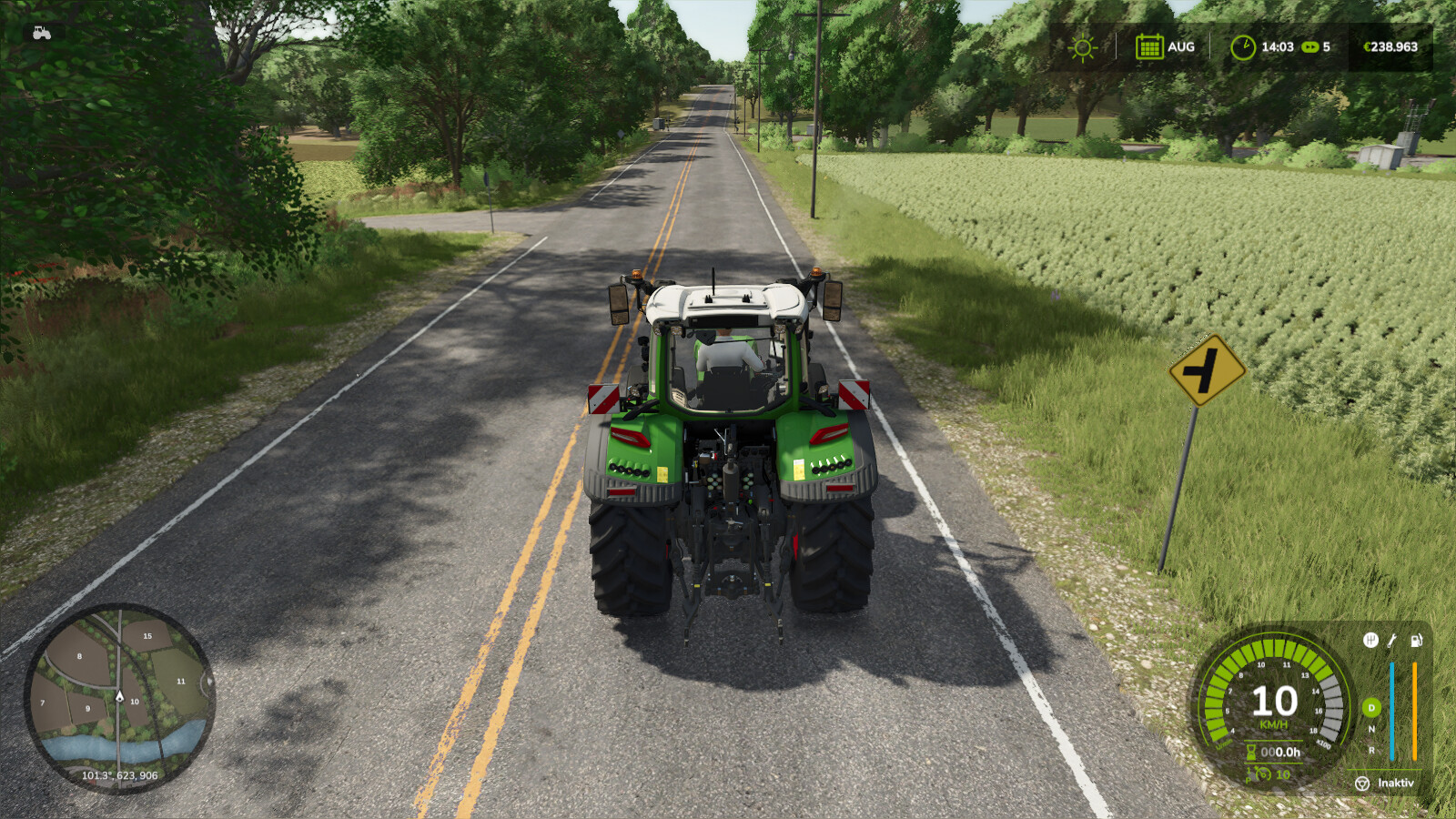The height and width of the screenshot is (819, 1456).
Task: Select the gear shifter icon on dashboard
Action: pos(1371,641)
